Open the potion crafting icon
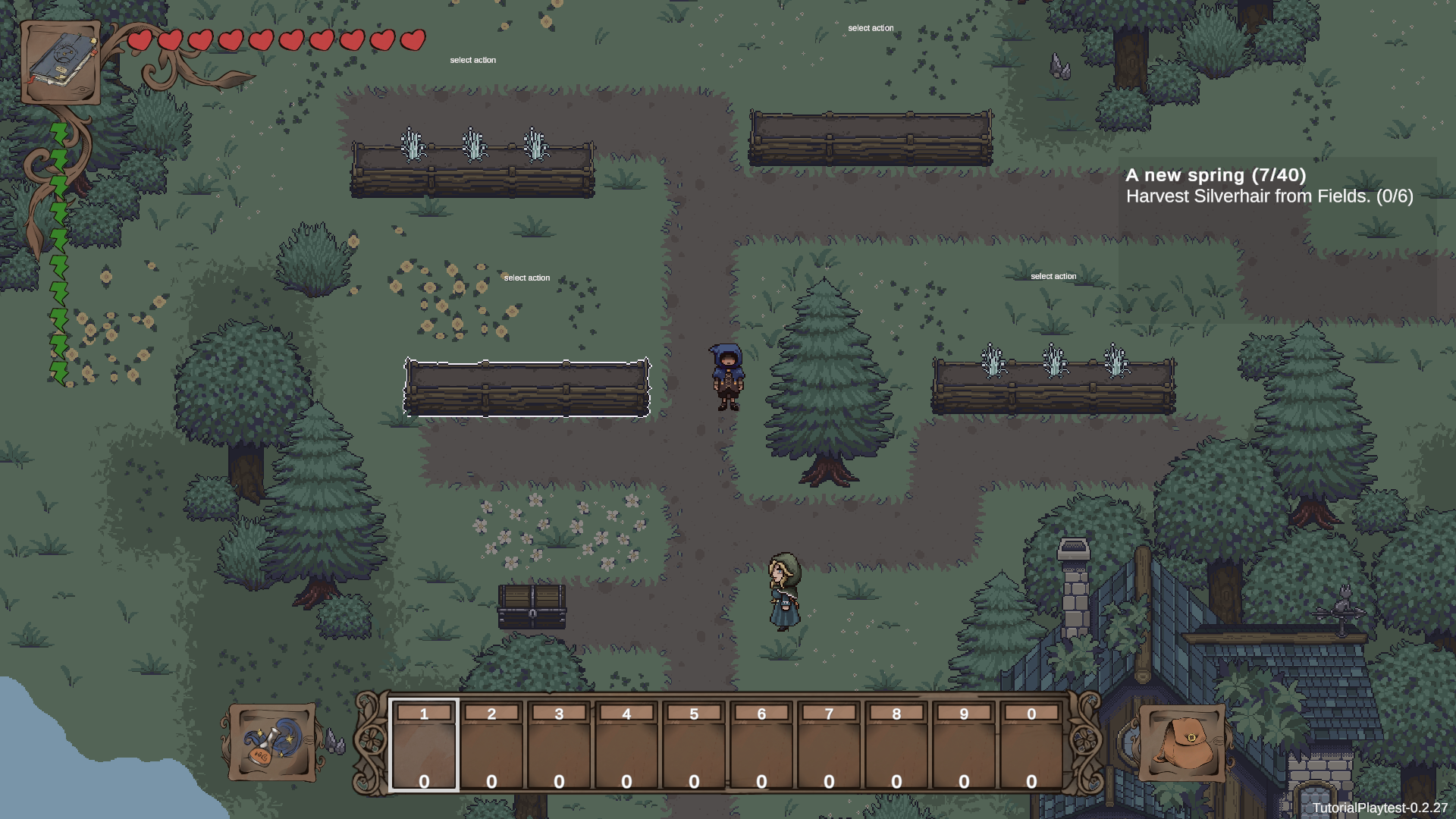The height and width of the screenshot is (819, 1456). pos(272,743)
